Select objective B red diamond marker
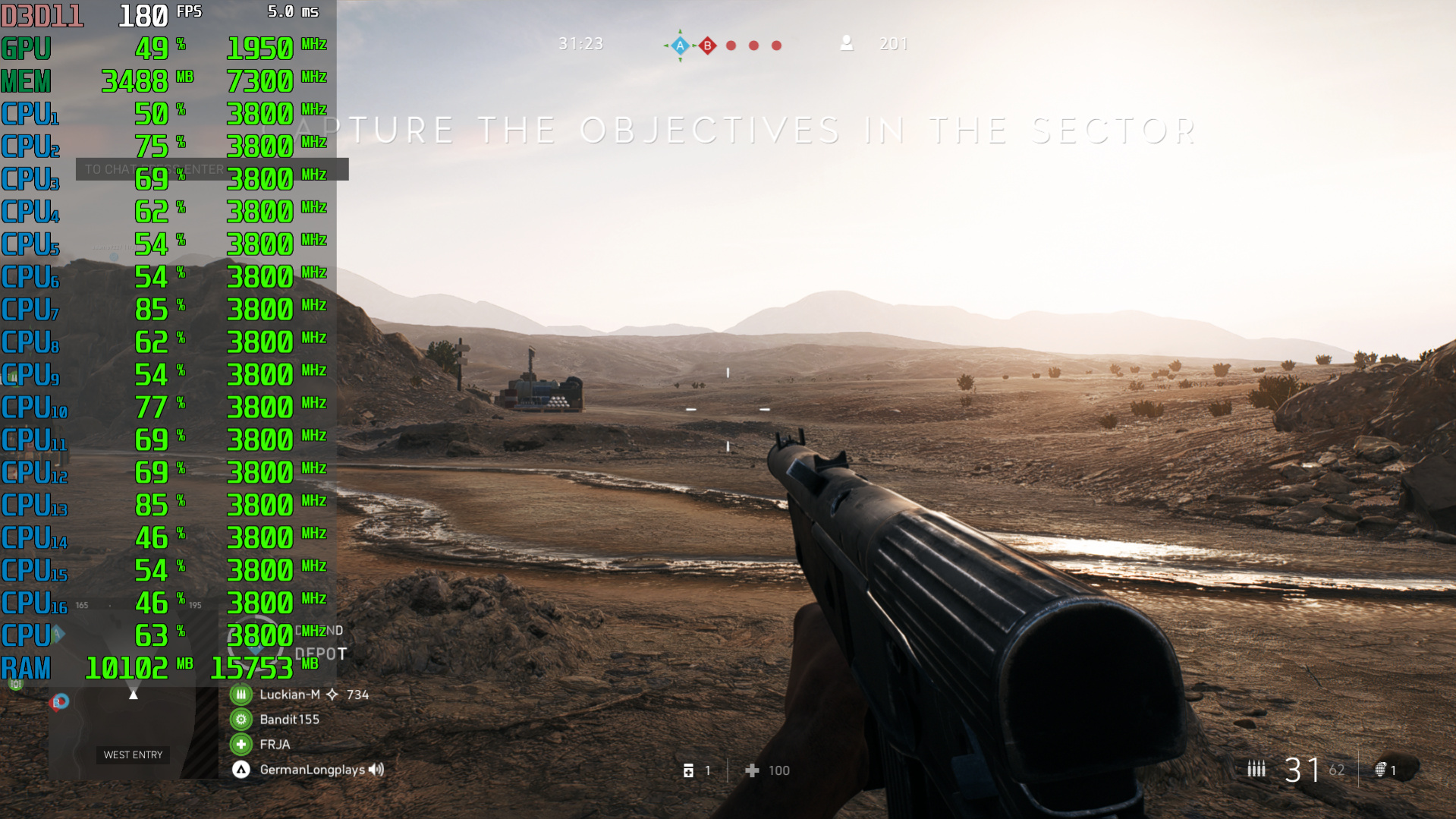This screenshot has width=1456, height=819. [x=707, y=45]
